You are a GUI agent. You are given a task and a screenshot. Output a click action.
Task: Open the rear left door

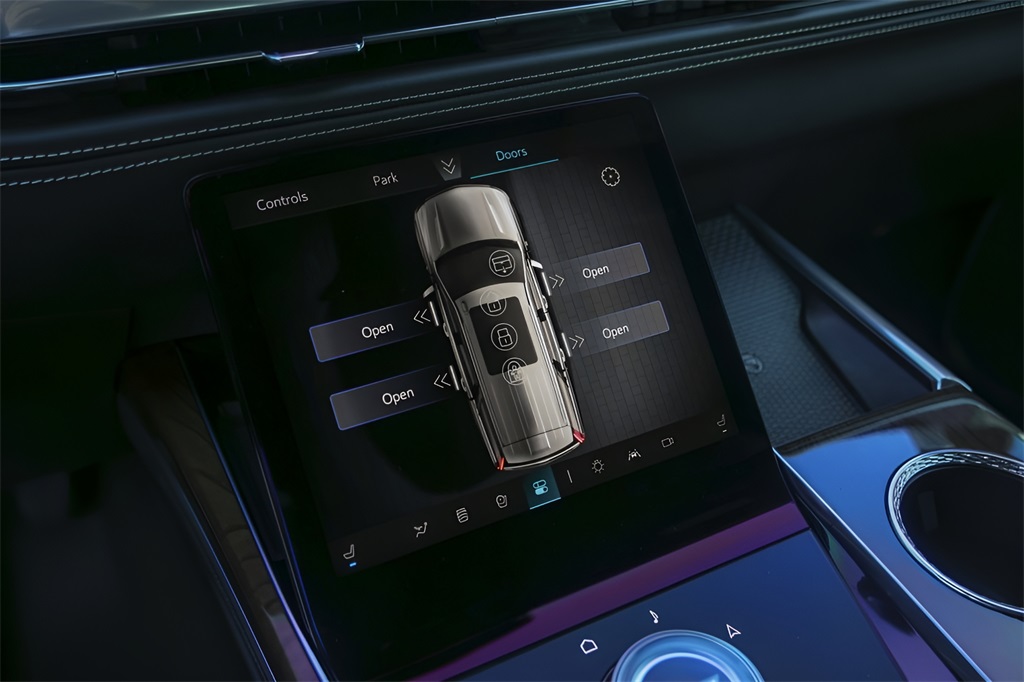(x=397, y=397)
